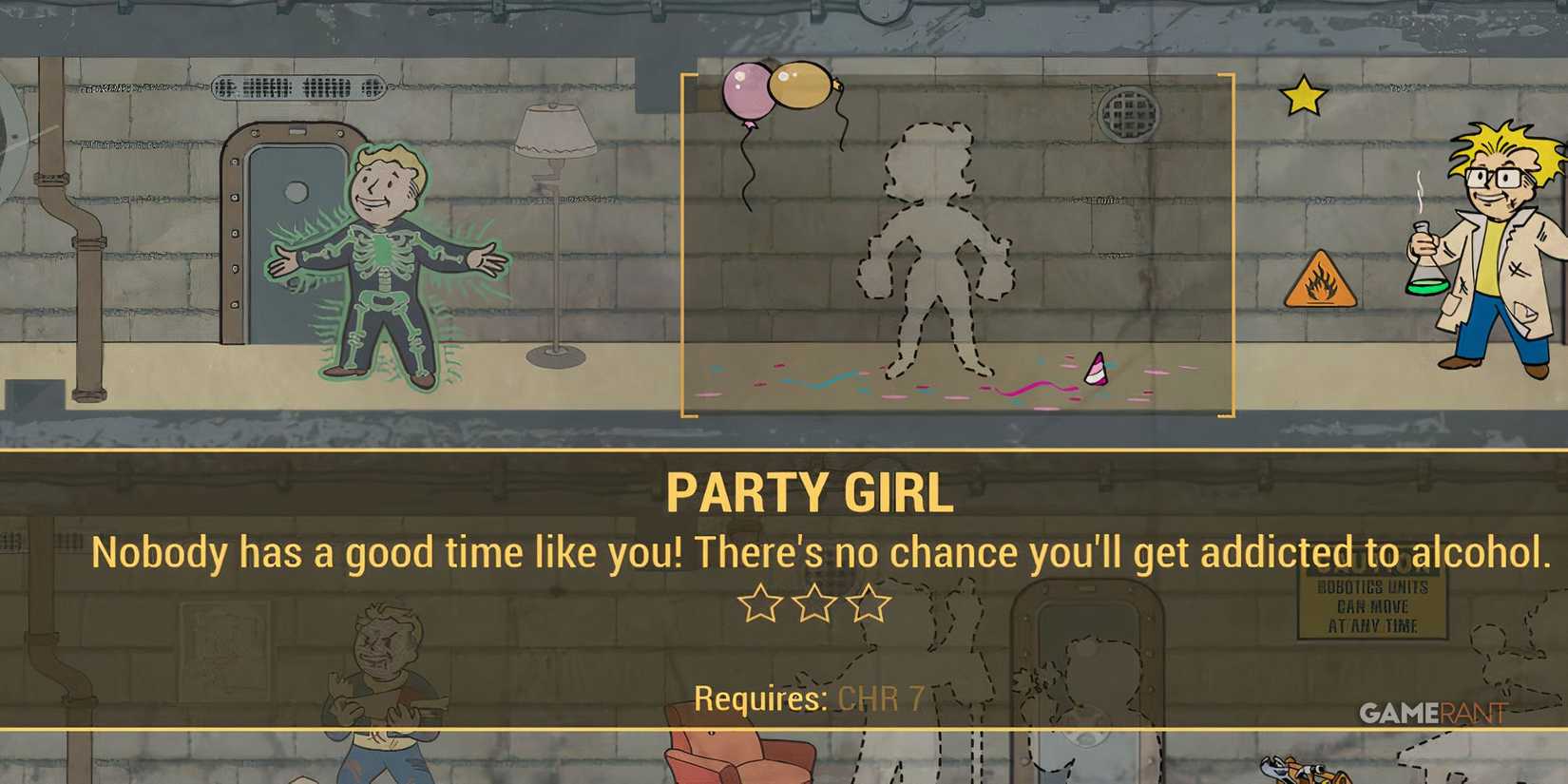This screenshot has height=784, width=1568.
Task: Toggle the third star of the perk rating
Action: click(870, 604)
